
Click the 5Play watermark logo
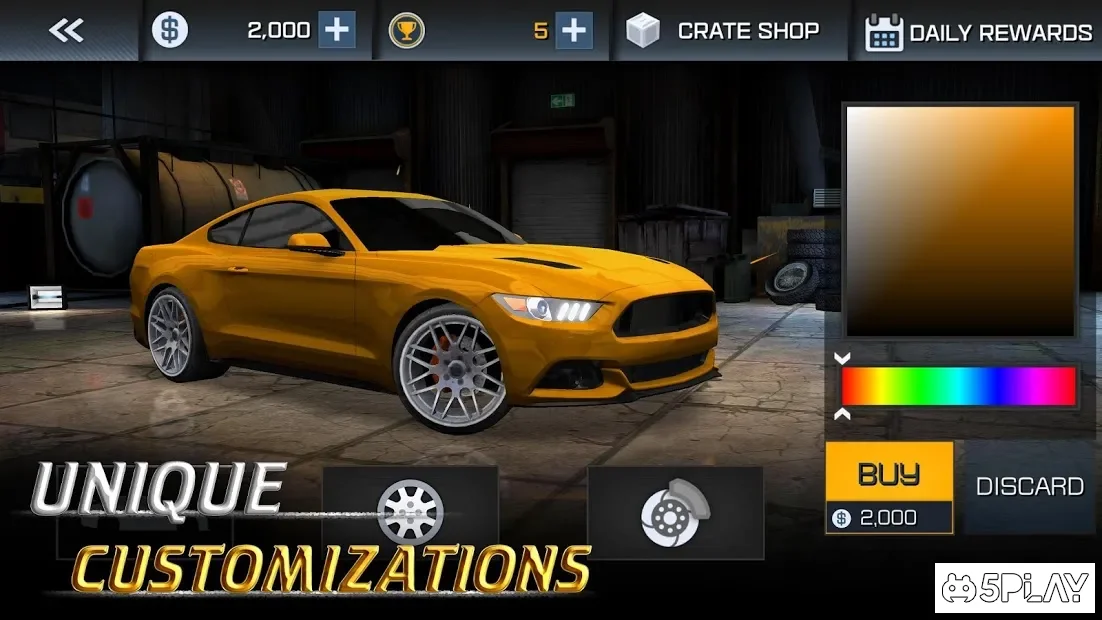pyautogui.click(x=1014, y=589)
